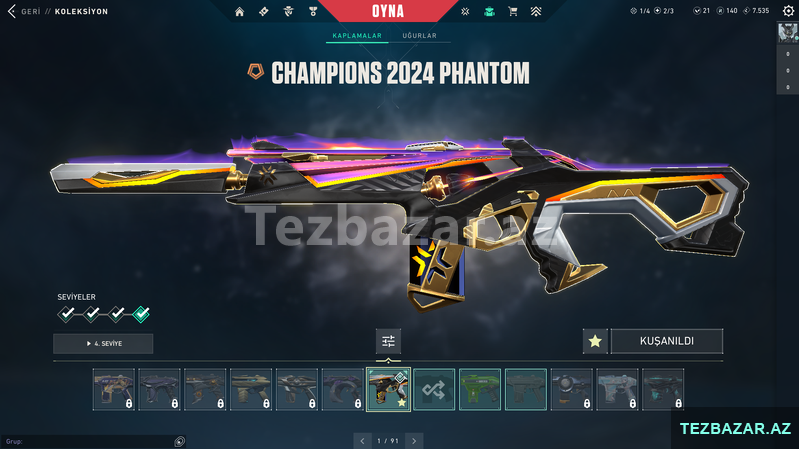Image resolution: width=799 pixels, height=449 pixels.
Task: Switch to the Uğurlar tab
Action: [419, 36]
